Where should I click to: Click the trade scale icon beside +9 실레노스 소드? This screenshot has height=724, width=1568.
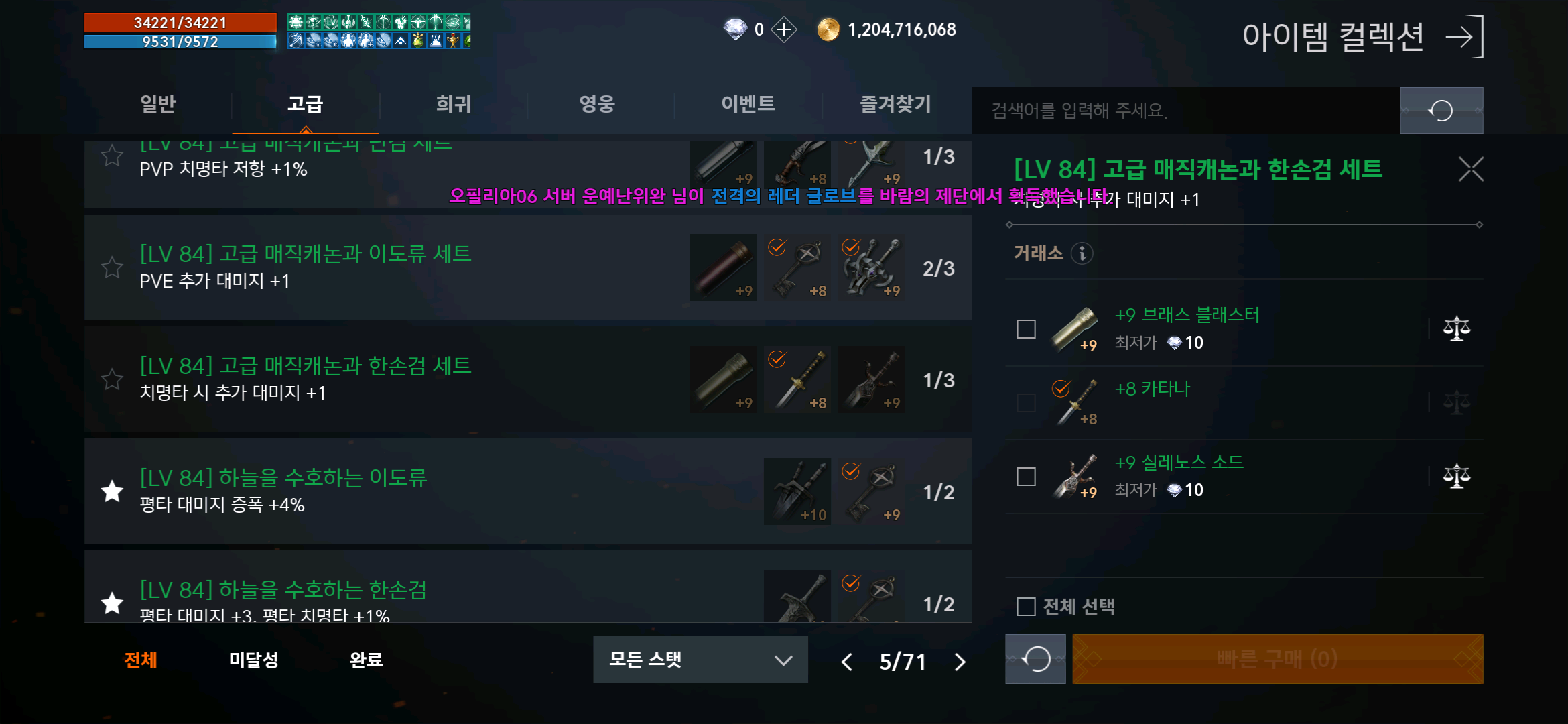coord(1458,476)
